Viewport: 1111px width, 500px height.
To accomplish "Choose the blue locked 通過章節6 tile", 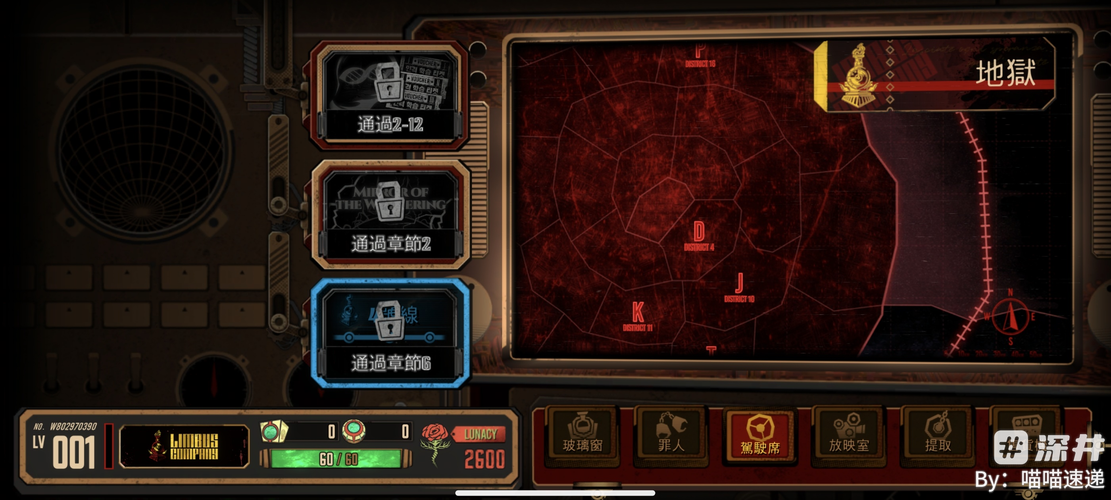I will [x=390, y=333].
